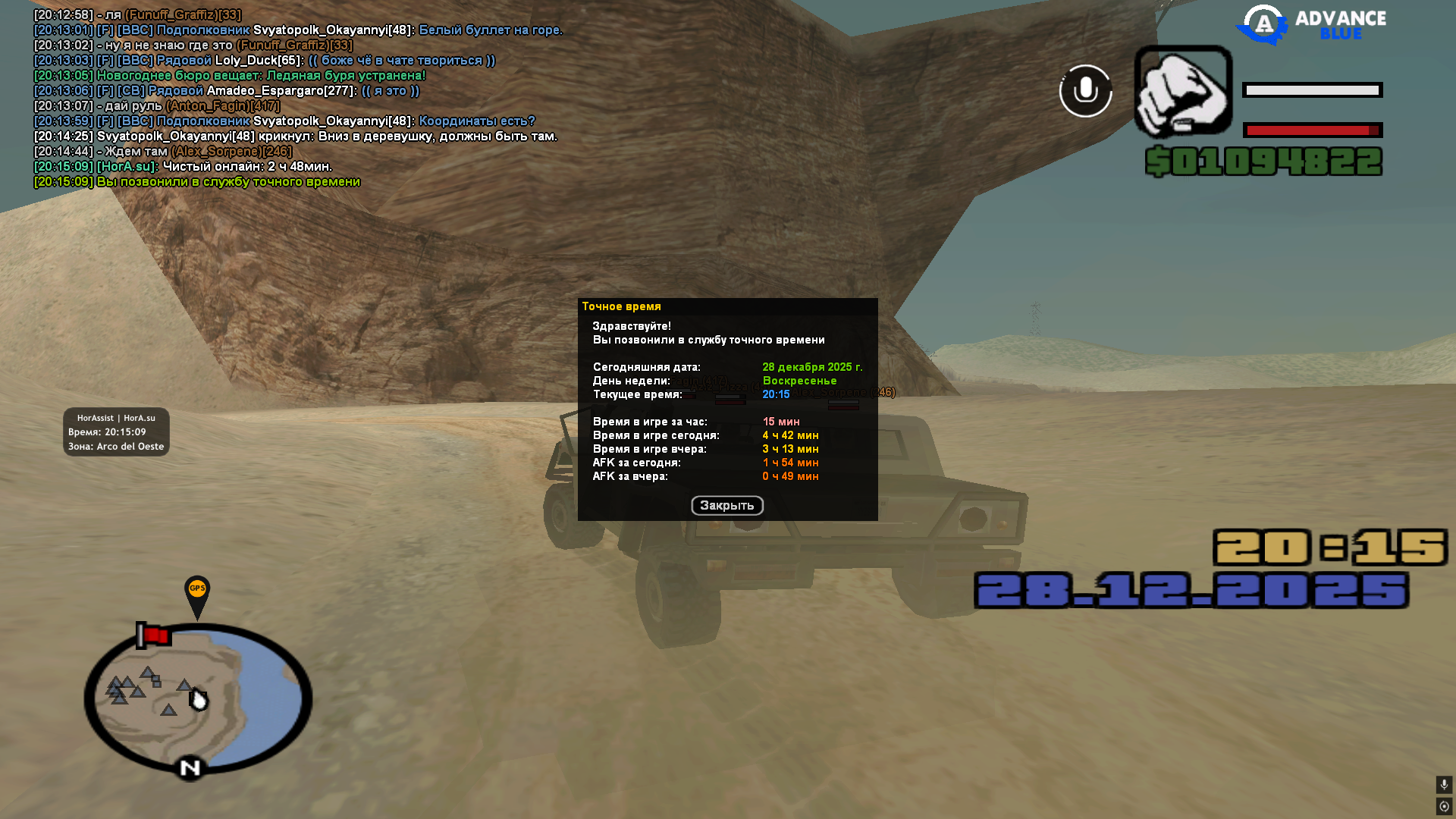The width and height of the screenshot is (1456, 819).
Task: Click the Advance Blue server logo
Action: (x=1312, y=25)
